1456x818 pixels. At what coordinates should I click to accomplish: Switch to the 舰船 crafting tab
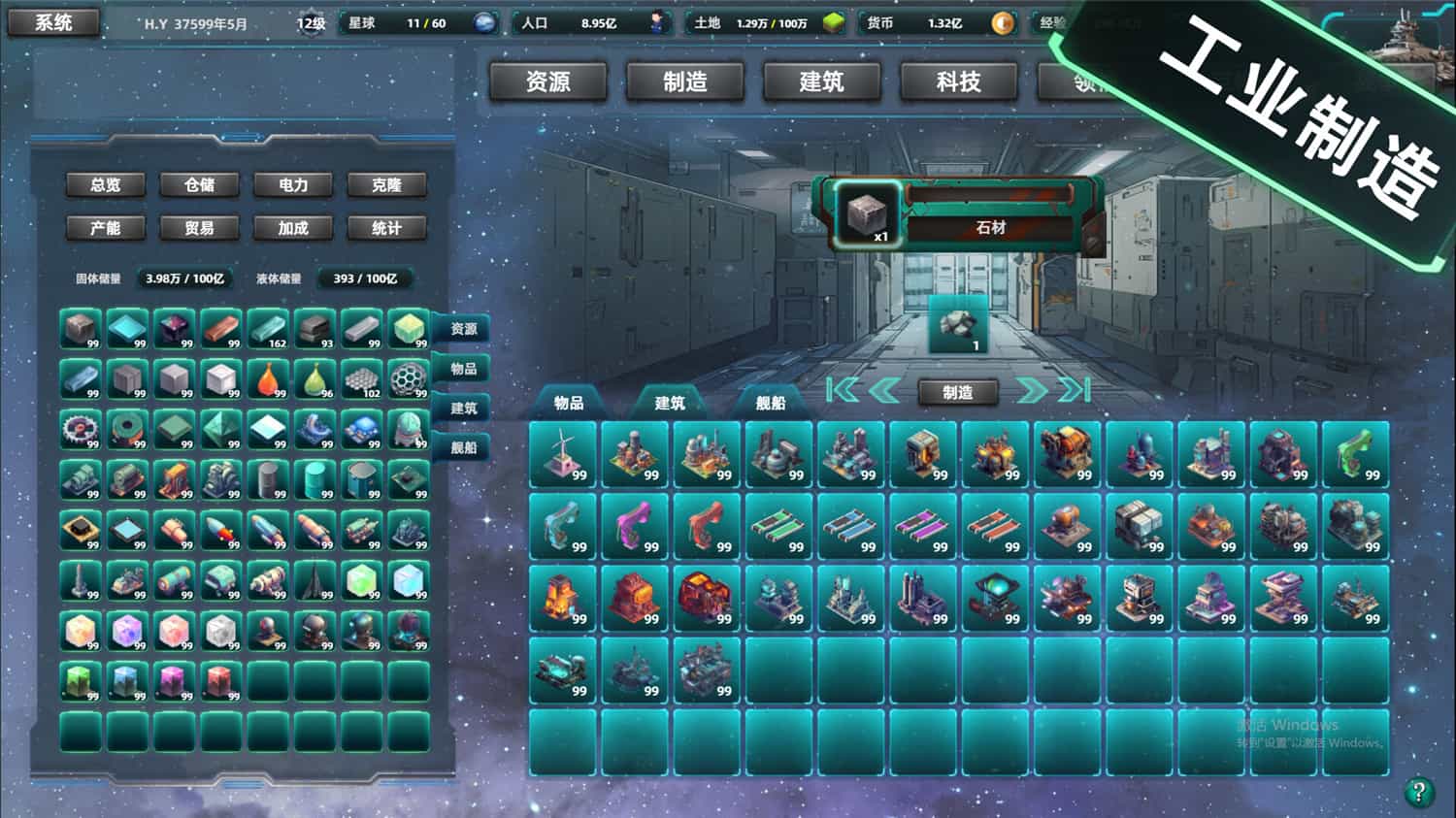[x=771, y=403]
